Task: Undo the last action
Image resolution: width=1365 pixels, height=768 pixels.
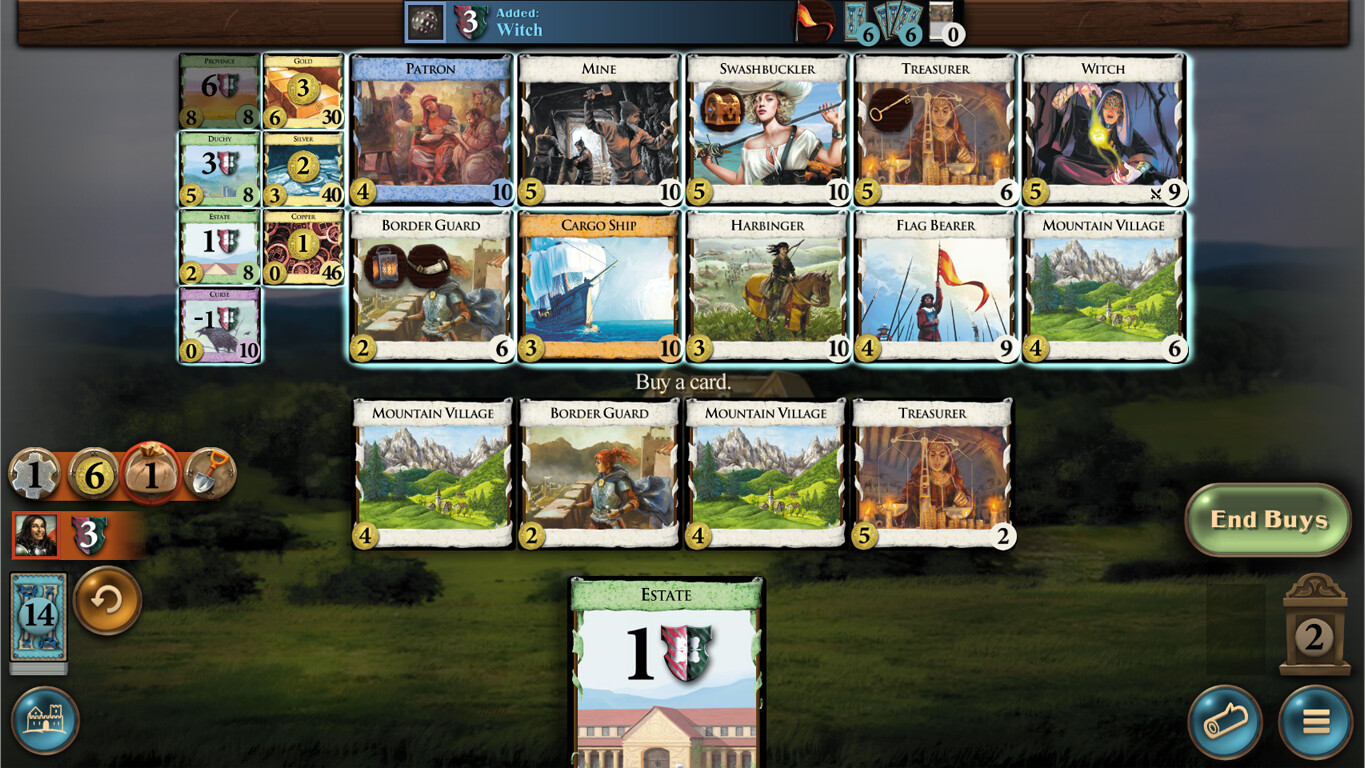Action: 107,602
